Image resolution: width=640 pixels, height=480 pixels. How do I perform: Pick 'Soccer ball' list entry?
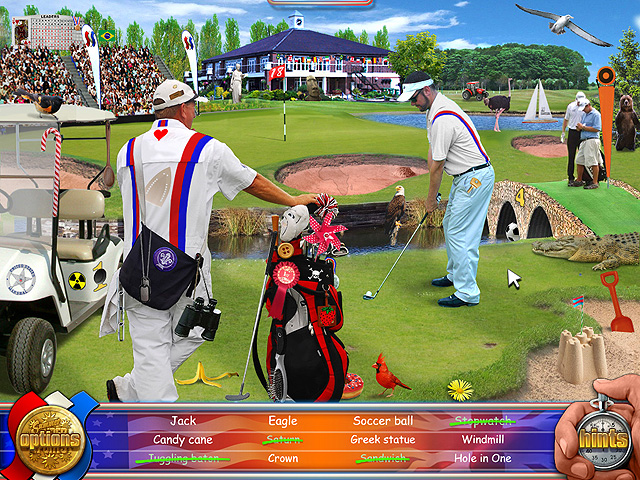click(x=383, y=421)
